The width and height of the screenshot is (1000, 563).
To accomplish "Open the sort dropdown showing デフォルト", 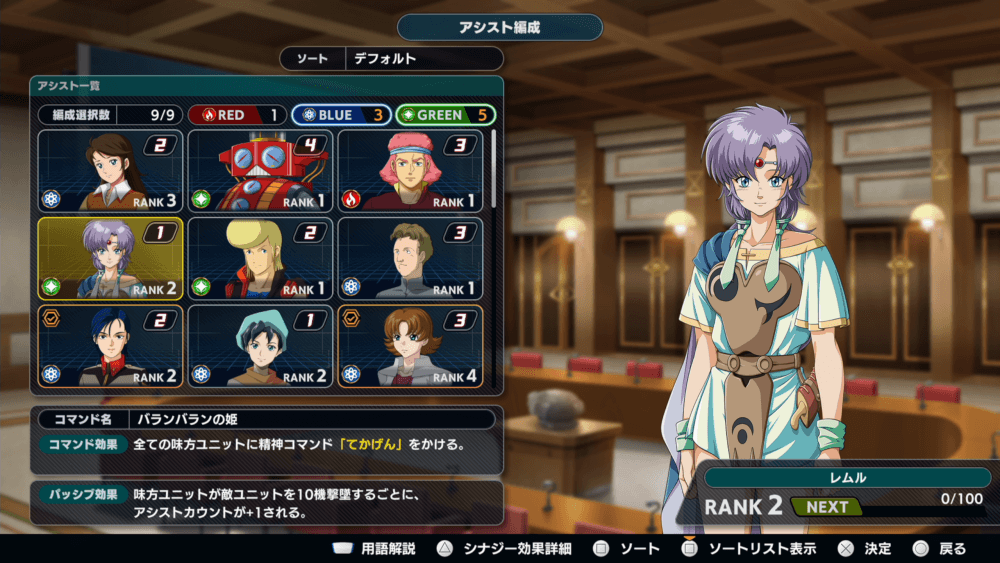I will [423, 59].
